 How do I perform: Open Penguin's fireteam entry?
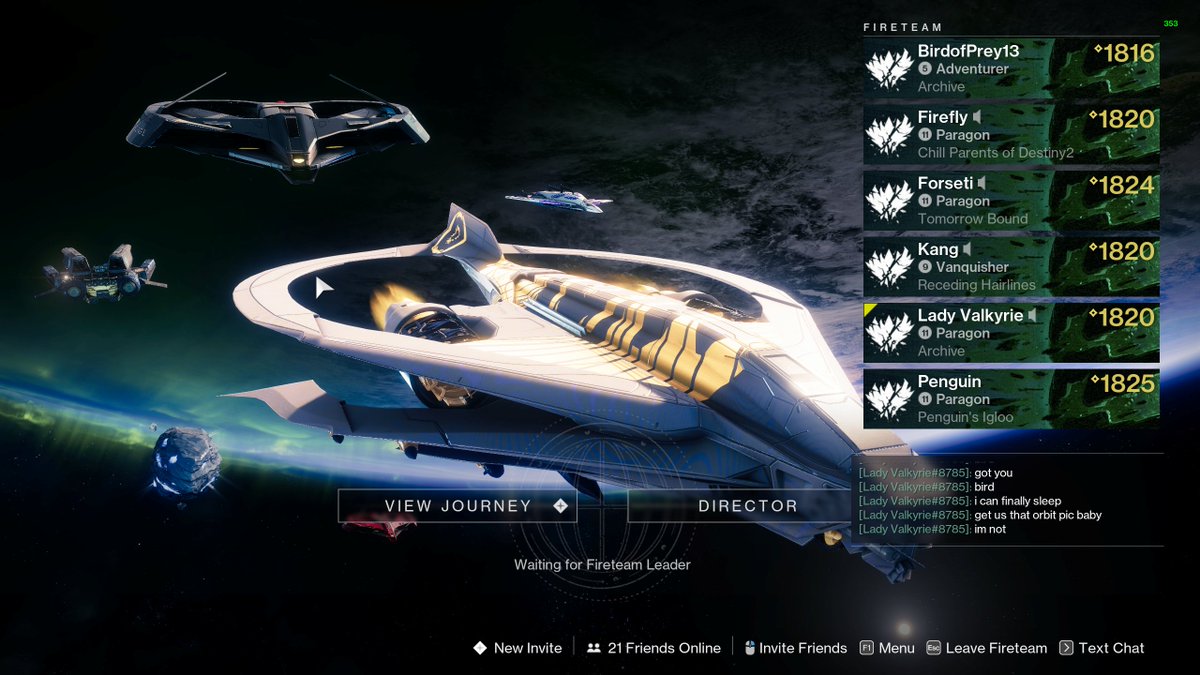click(x=1011, y=399)
